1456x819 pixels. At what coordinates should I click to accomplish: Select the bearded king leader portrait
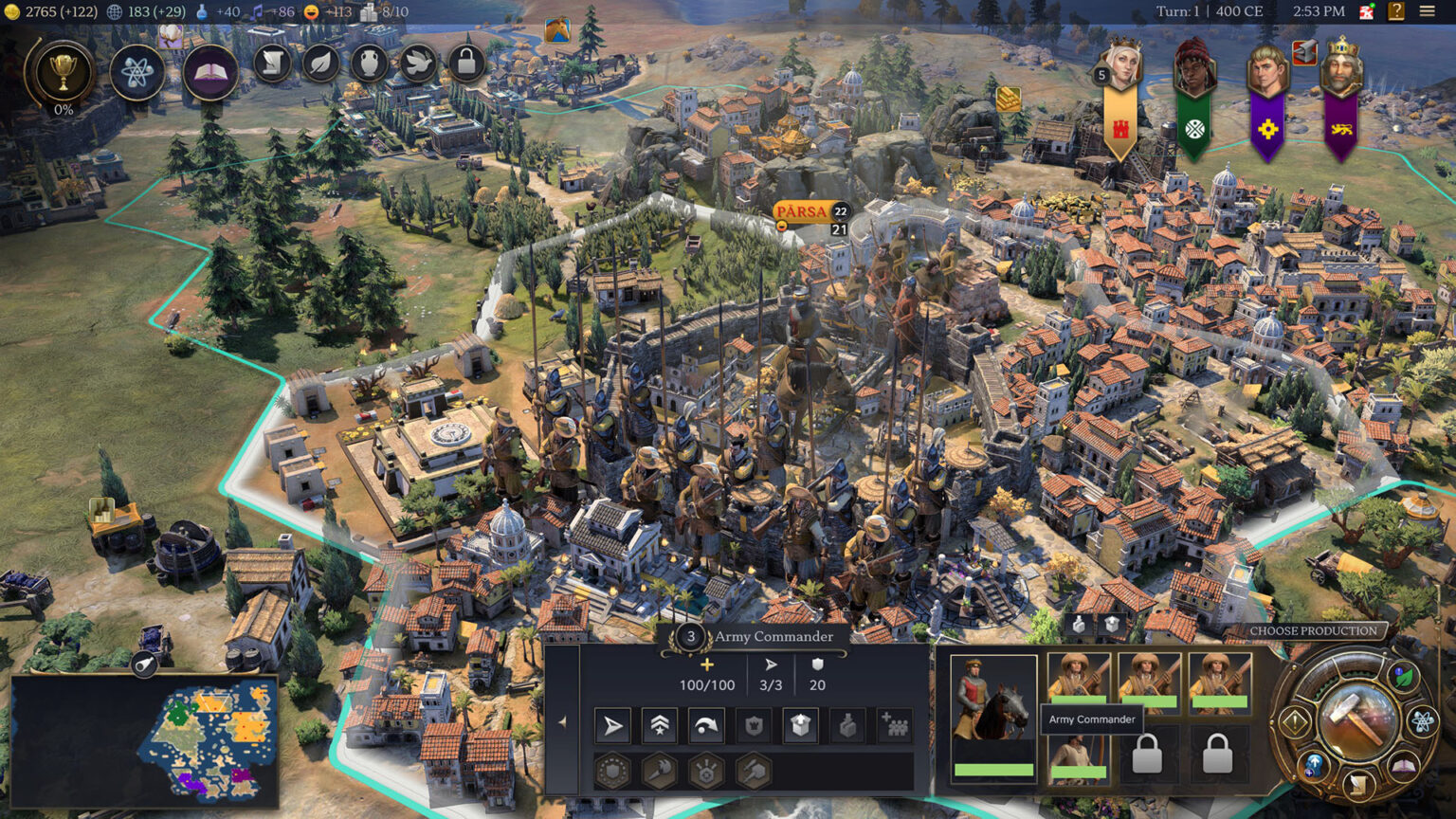(1339, 67)
